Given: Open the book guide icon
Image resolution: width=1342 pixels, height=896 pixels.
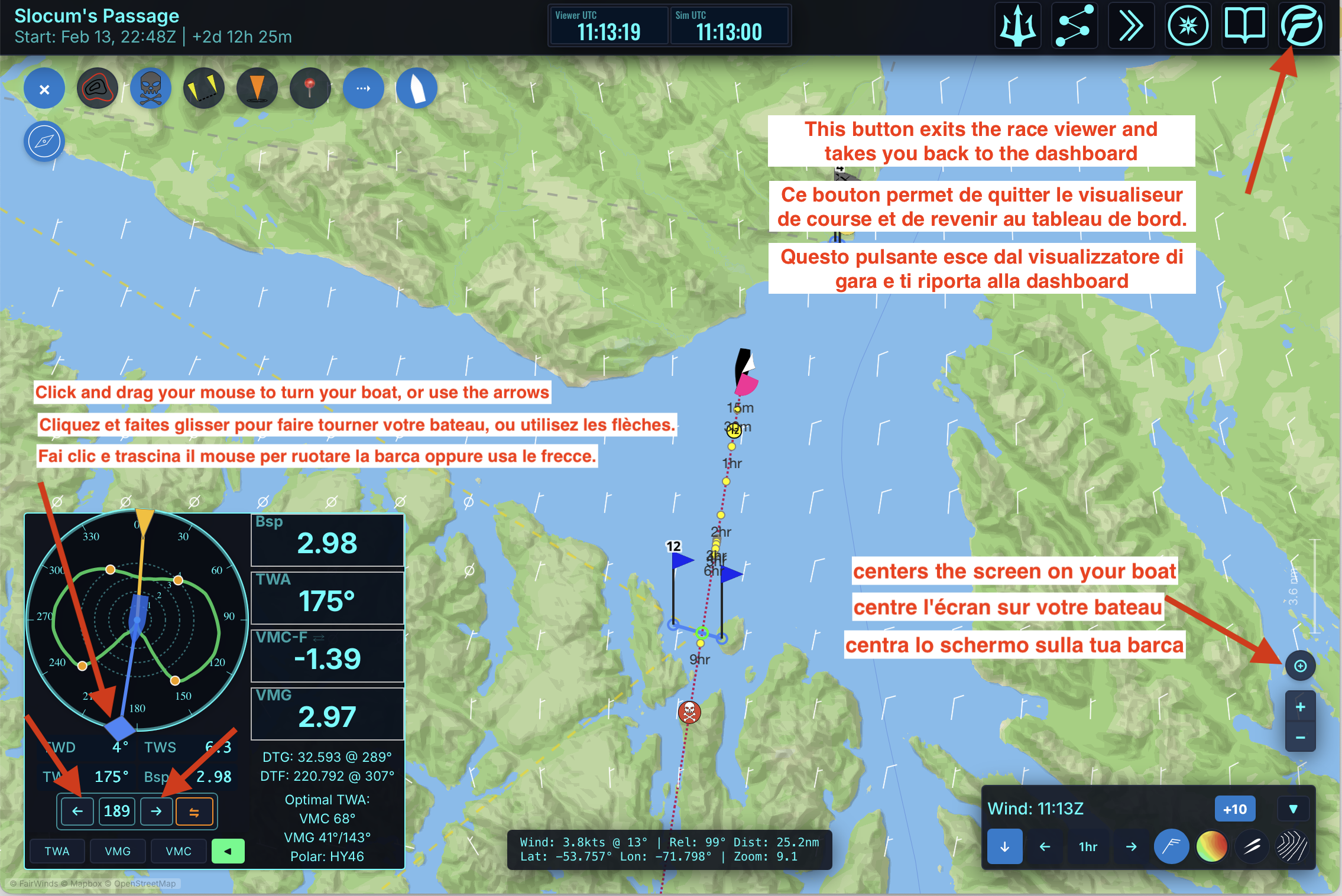Looking at the screenshot, I should [1244, 27].
